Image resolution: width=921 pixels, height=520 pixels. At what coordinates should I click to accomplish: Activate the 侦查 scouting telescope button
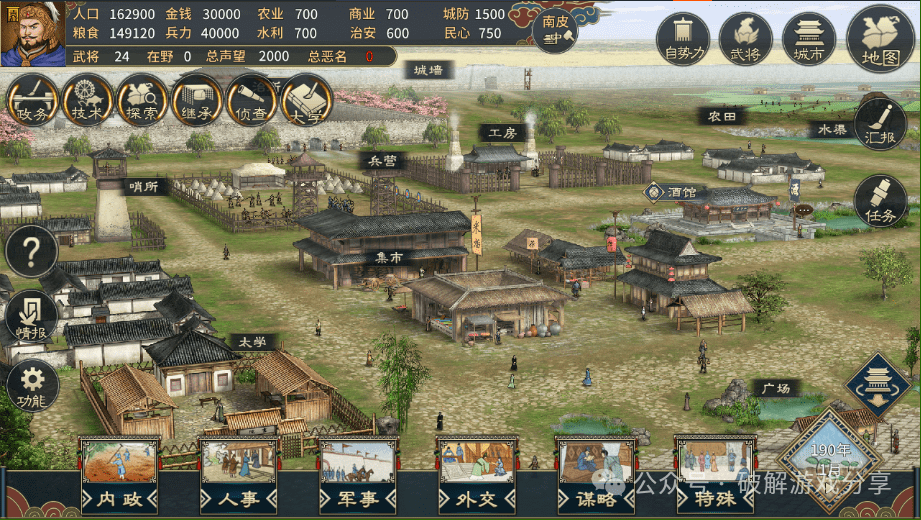252,101
